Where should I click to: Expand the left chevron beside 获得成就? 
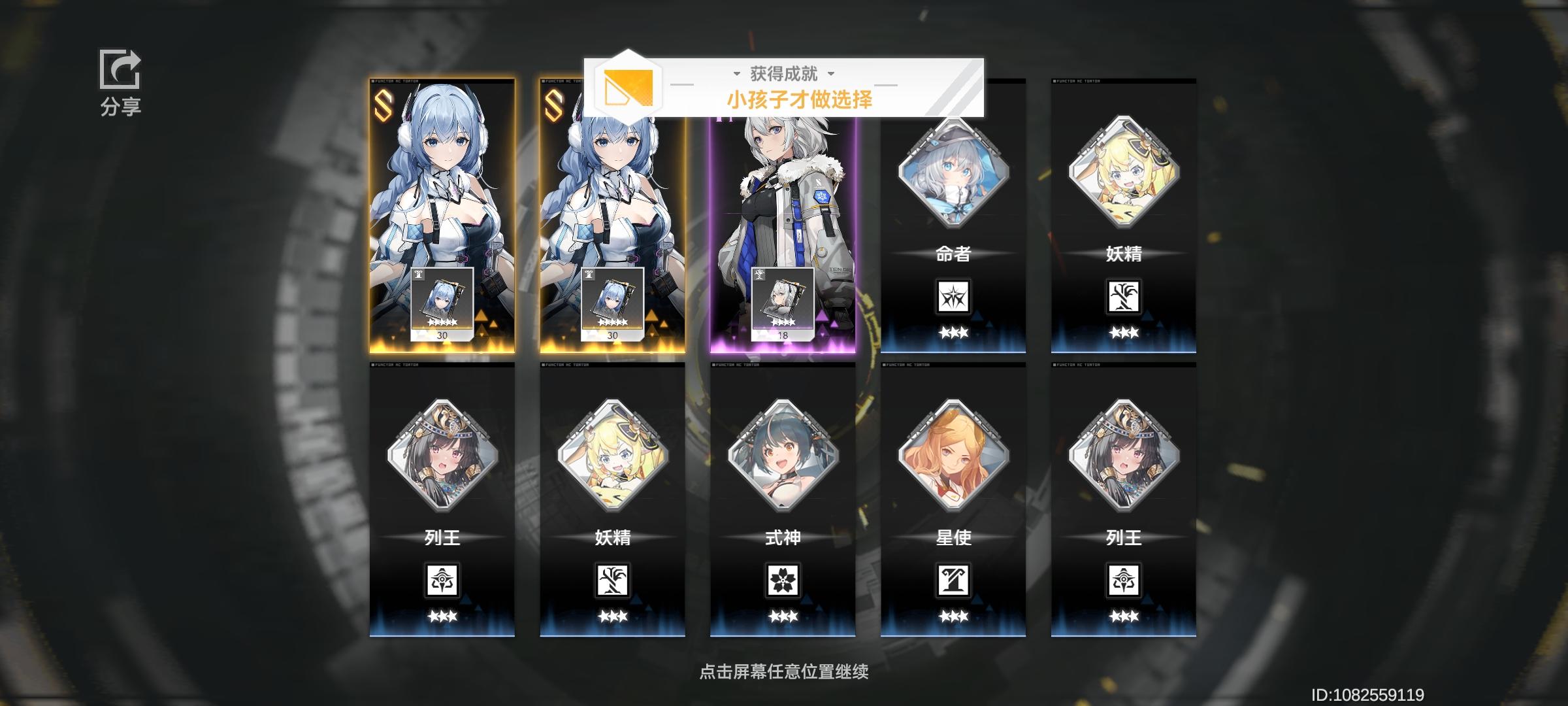(x=738, y=74)
